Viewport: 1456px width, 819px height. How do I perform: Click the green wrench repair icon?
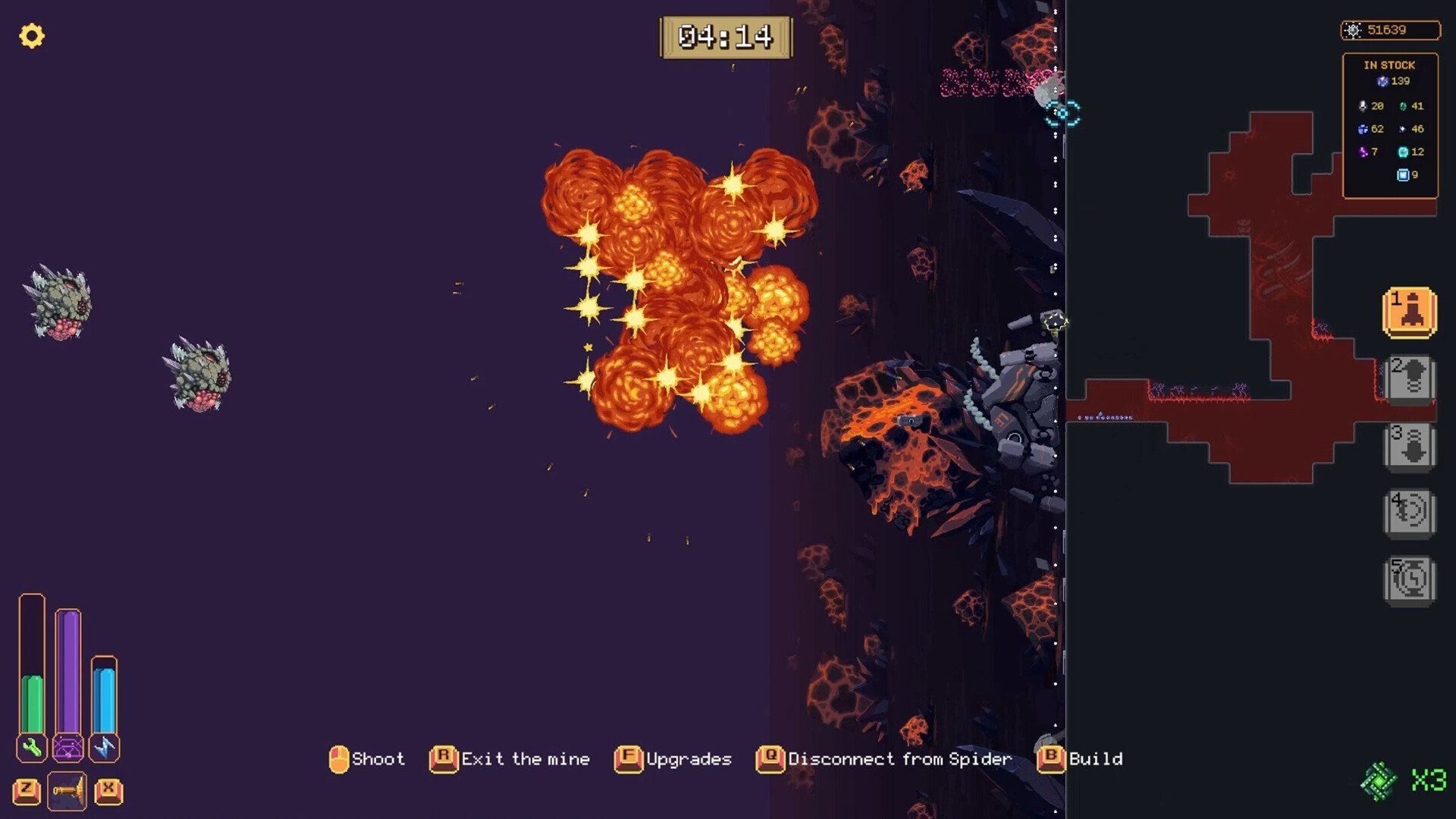[32, 748]
